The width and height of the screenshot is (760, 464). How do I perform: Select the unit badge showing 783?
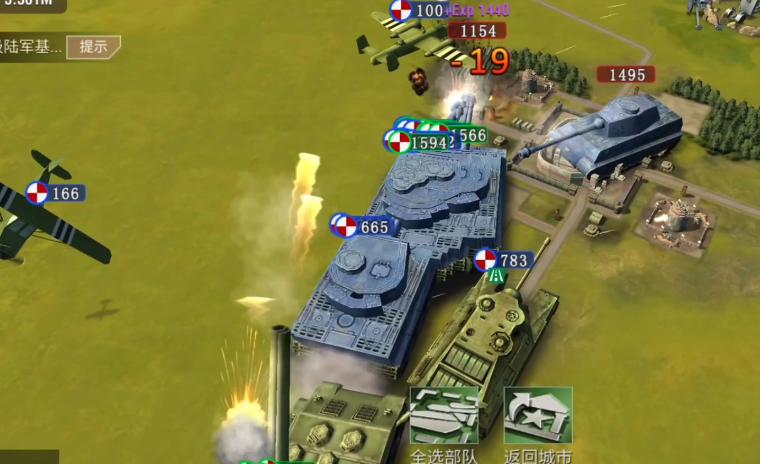pyautogui.click(x=502, y=260)
